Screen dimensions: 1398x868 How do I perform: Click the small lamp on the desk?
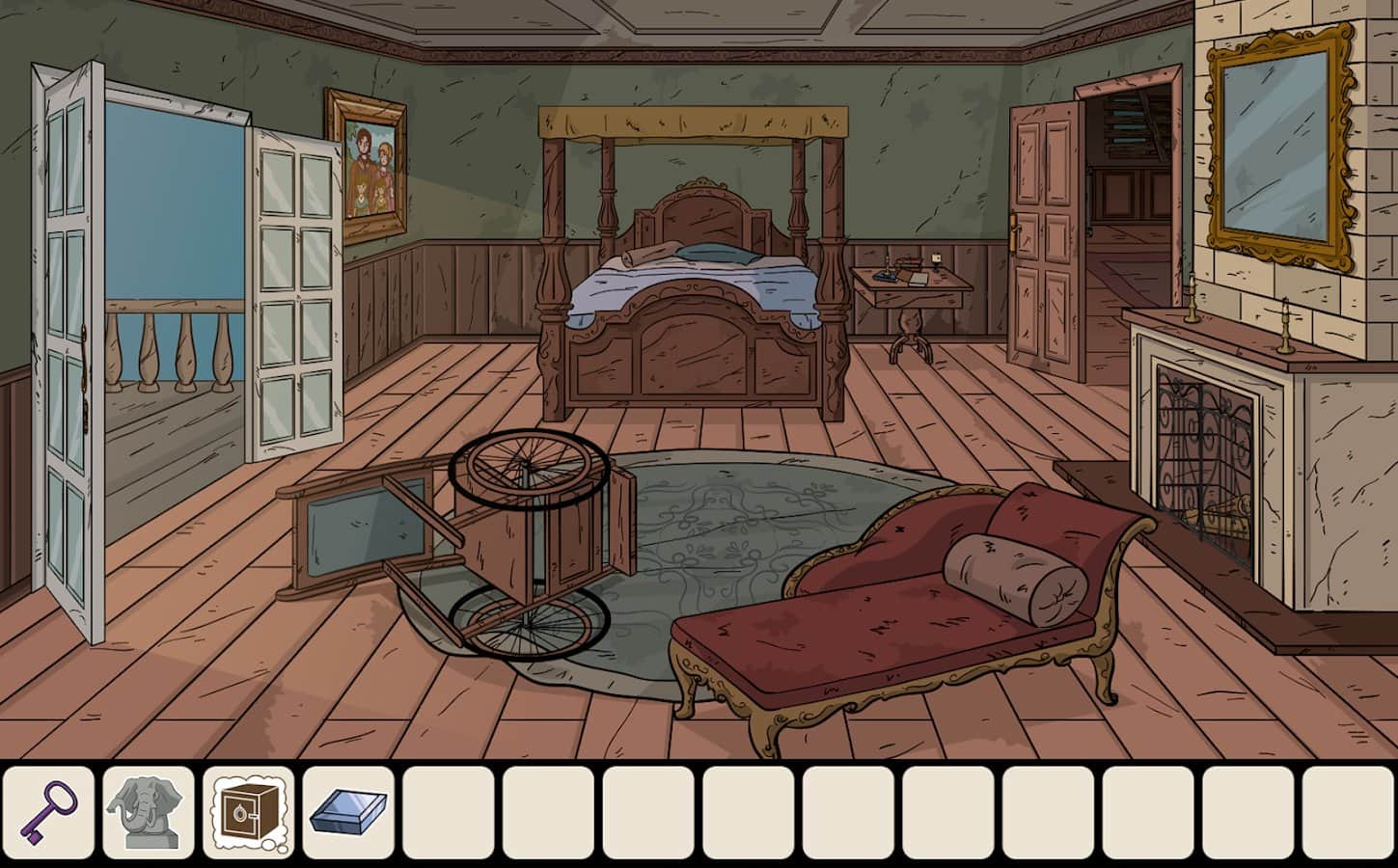coord(936,260)
